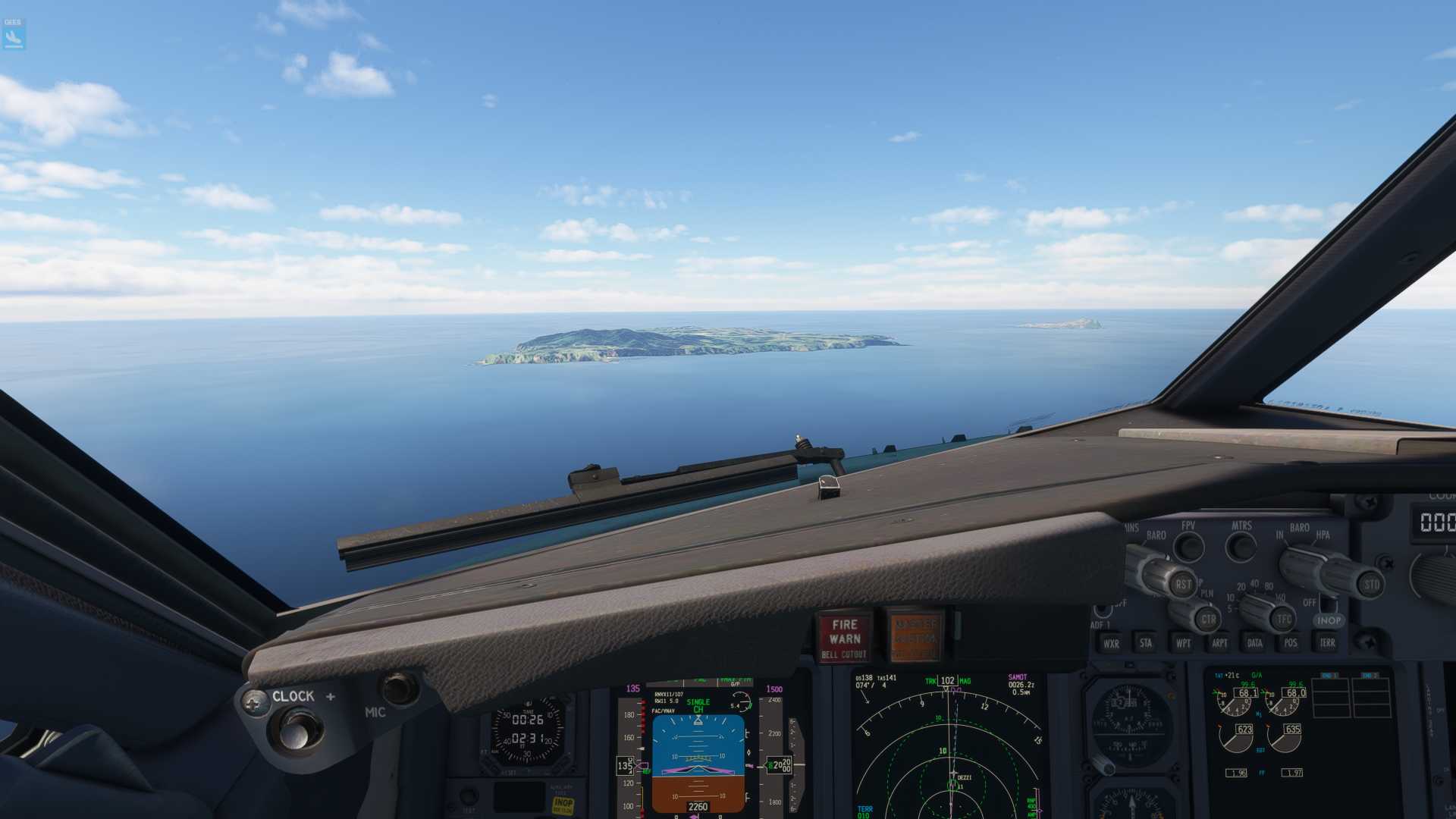Image resolution: width=1456 pixels, height=819 pixels.
Task: Push the FPV flight path vector button
Action: 1188,546
